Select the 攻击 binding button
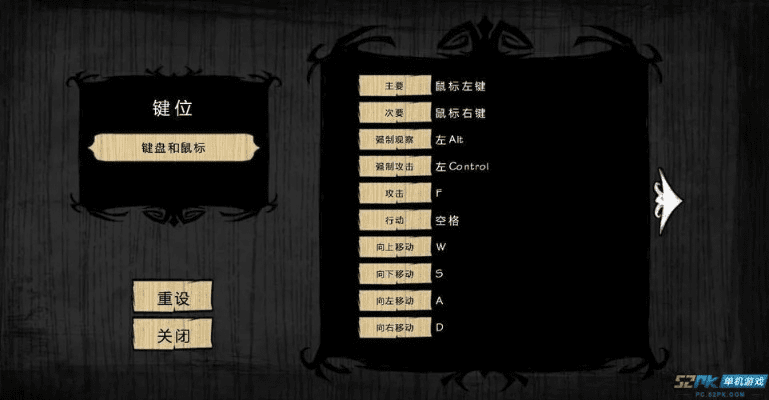Viewport: 769px width, 400px height. 394,193
